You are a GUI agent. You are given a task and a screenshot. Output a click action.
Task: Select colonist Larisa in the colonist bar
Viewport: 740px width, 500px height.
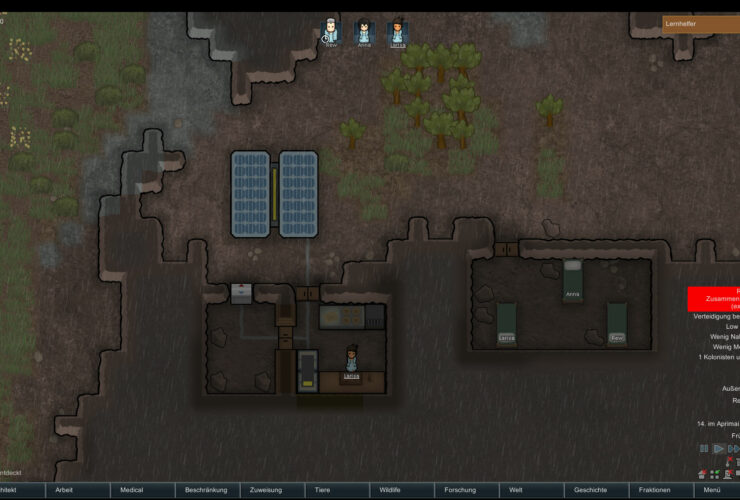pyautogui.click(x=397, y=32)
